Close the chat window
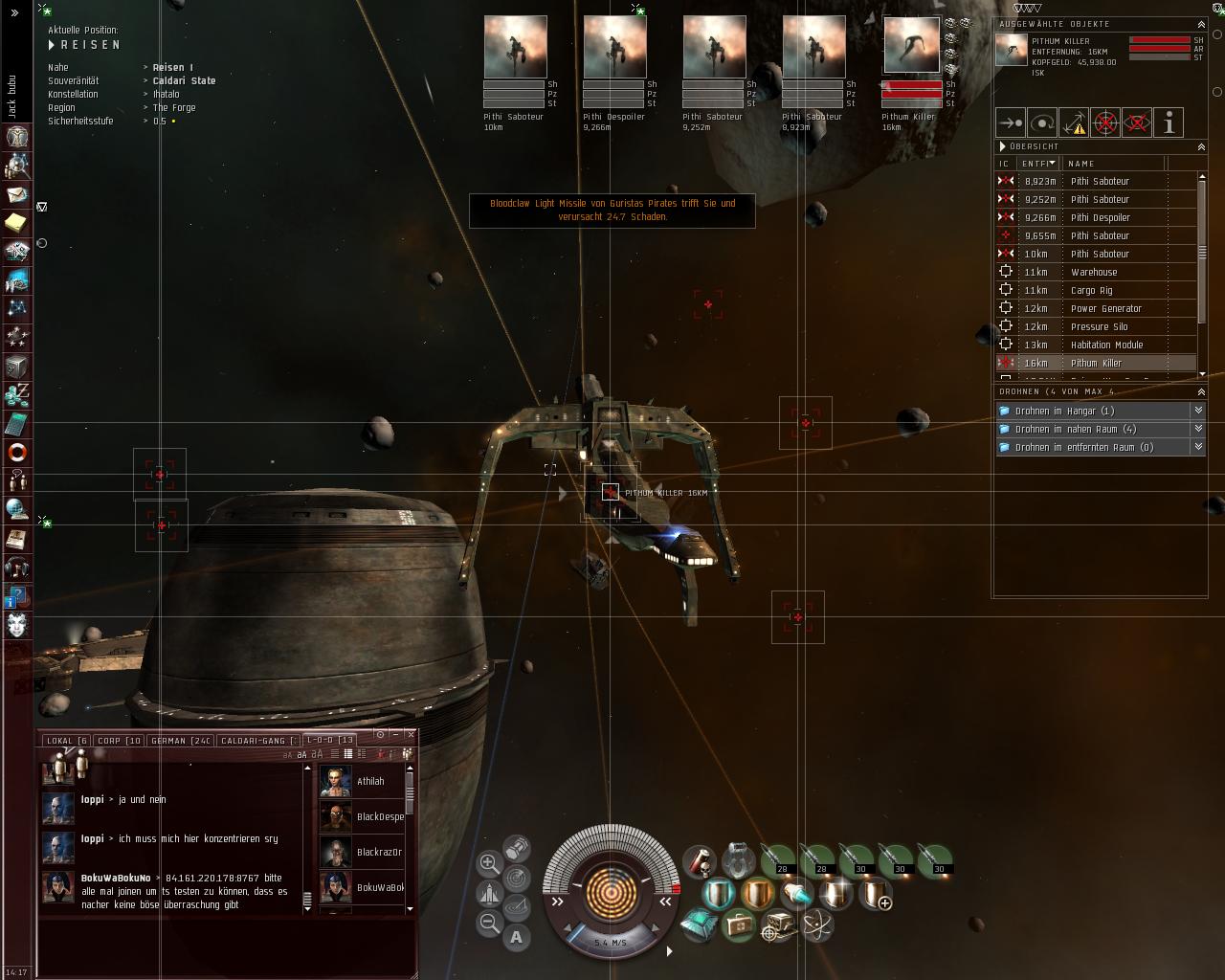 coord(411,734)
